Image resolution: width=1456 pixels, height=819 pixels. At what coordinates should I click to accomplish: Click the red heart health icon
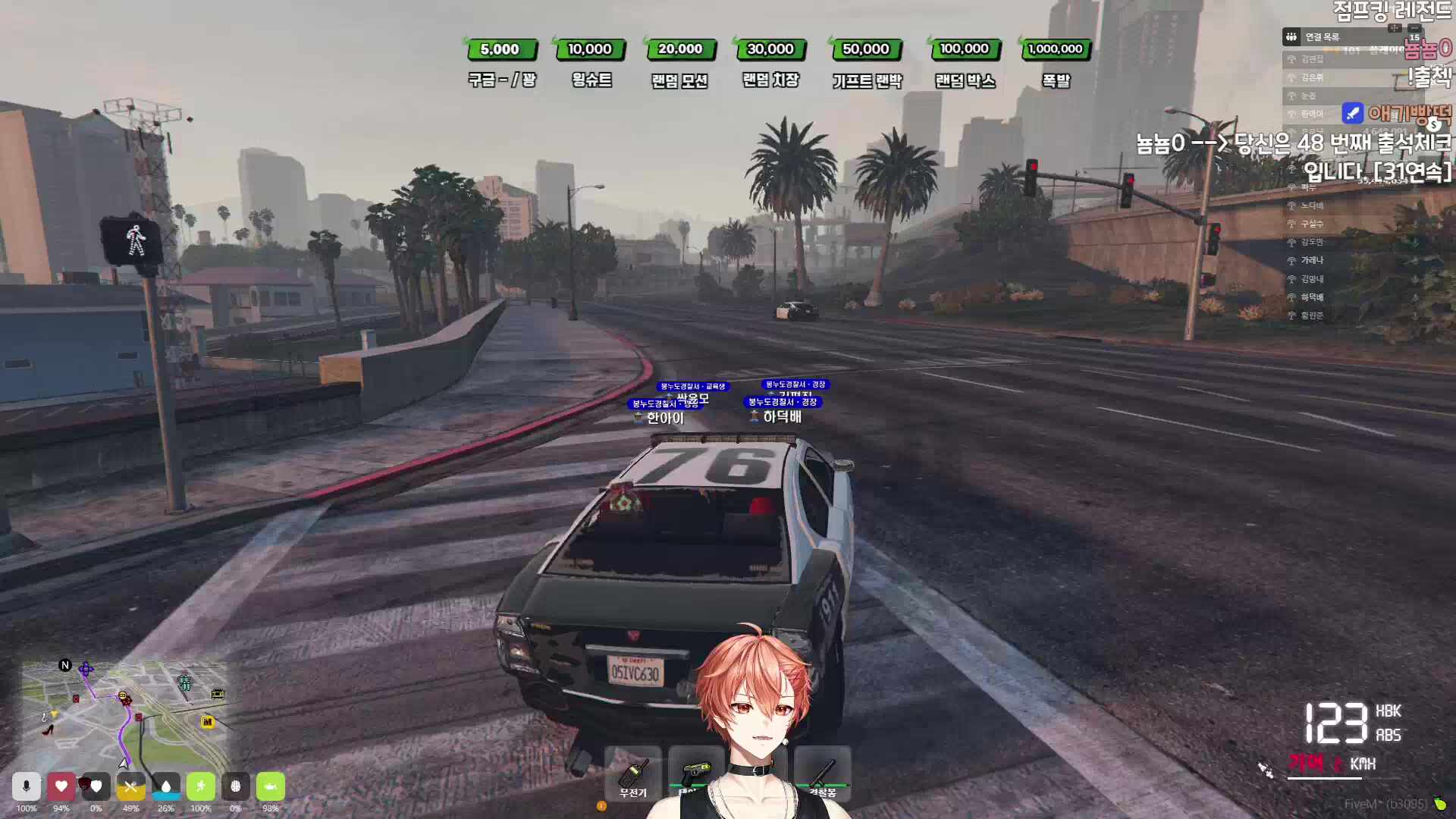coord(61,786)
